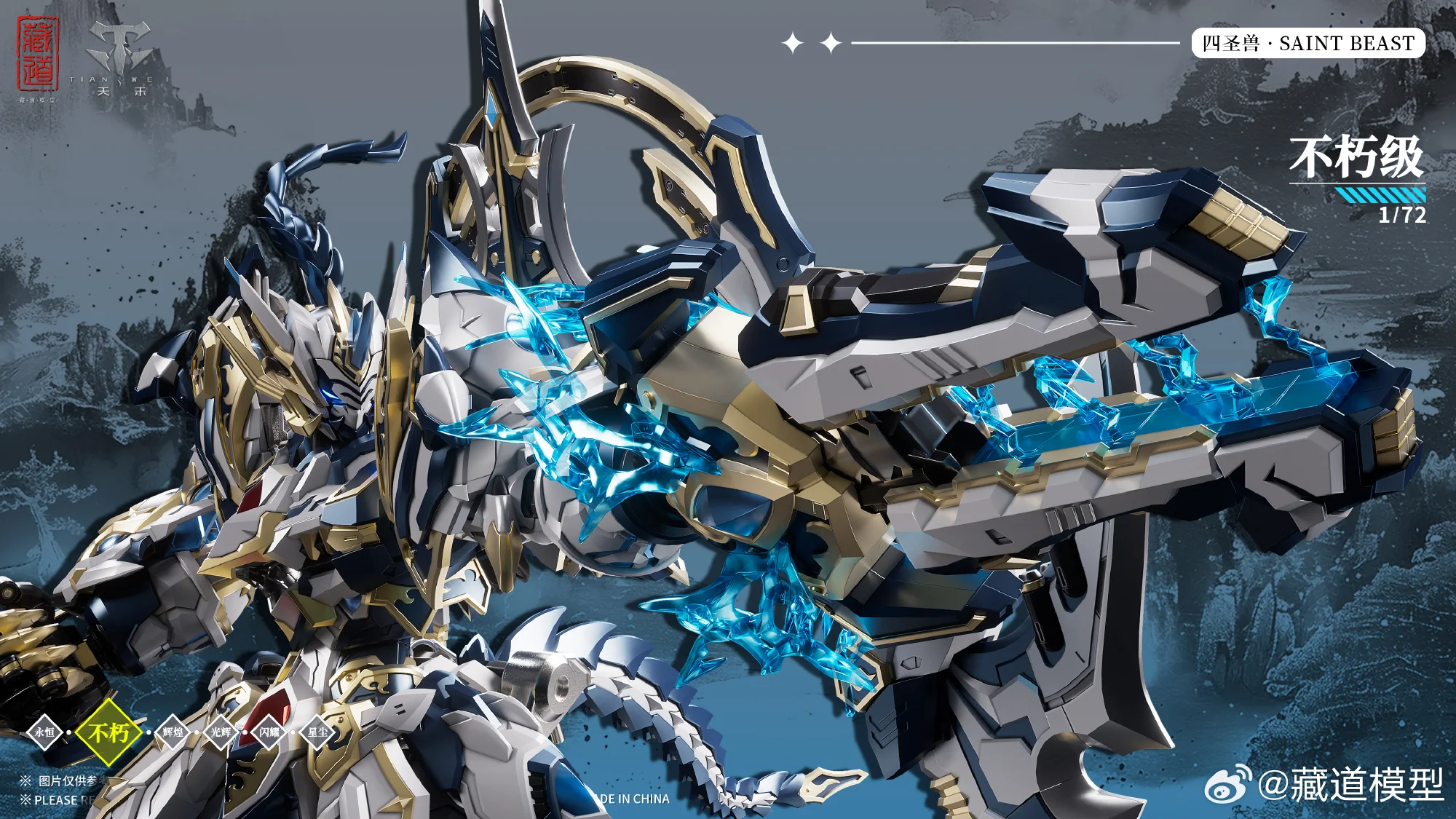Select the 永恒 tier diamond
This screenshot has width=1456, height=819.
click(x=44, y=732)
